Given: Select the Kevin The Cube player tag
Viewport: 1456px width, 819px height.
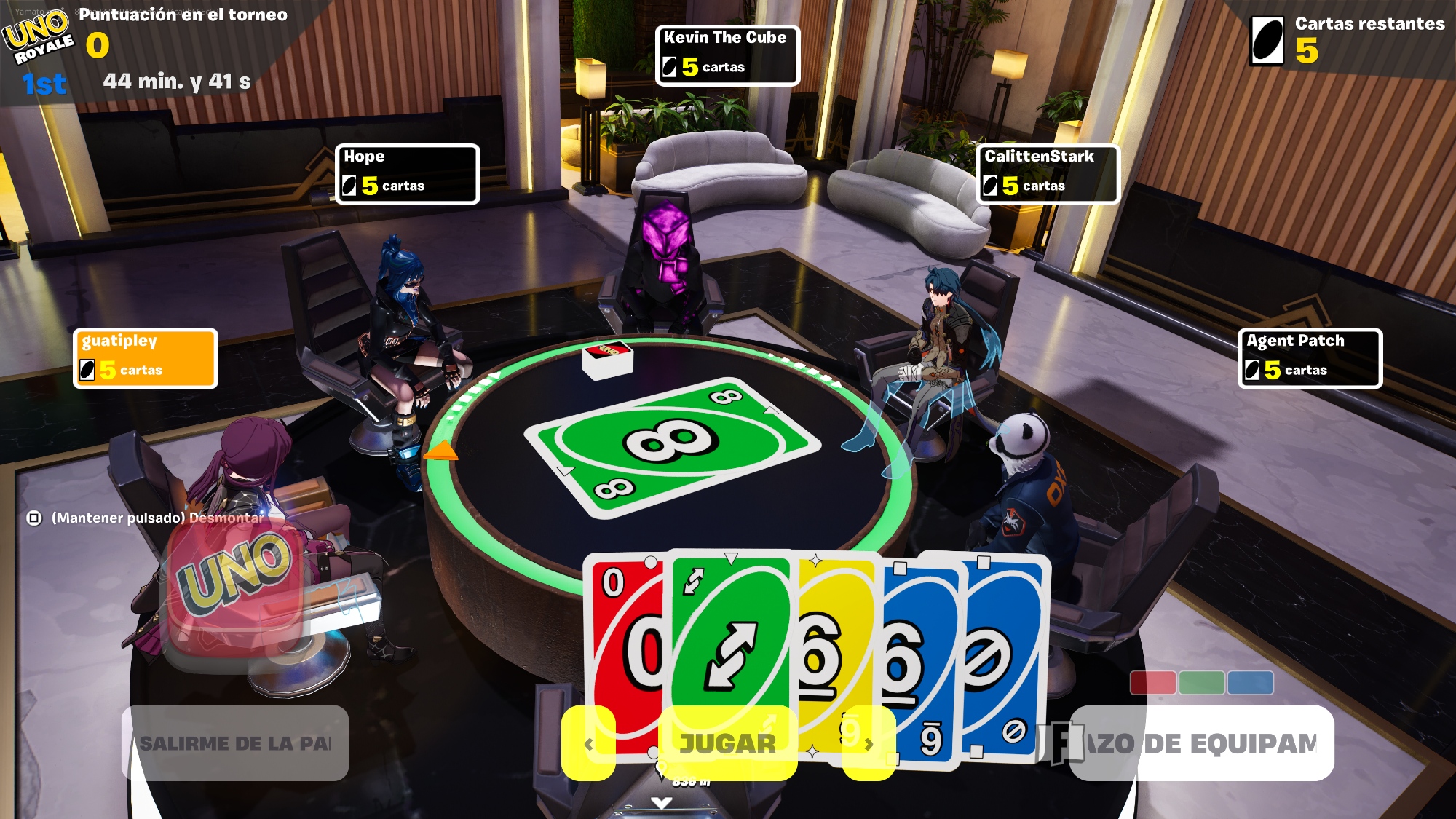Looking at the screenshot, I should 727,55.
